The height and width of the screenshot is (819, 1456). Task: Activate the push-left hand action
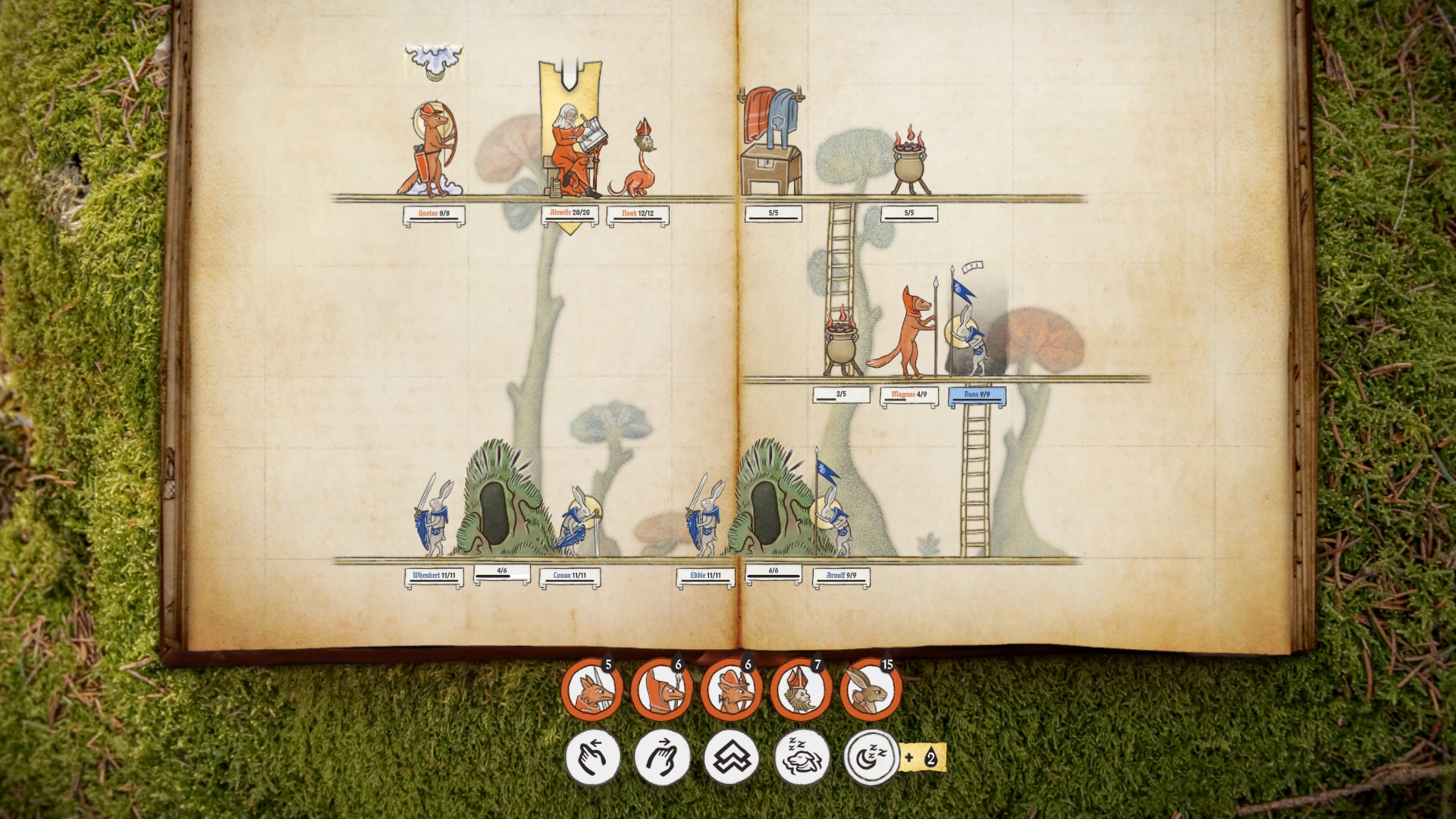pyautogui.click(x=592, y=757)
